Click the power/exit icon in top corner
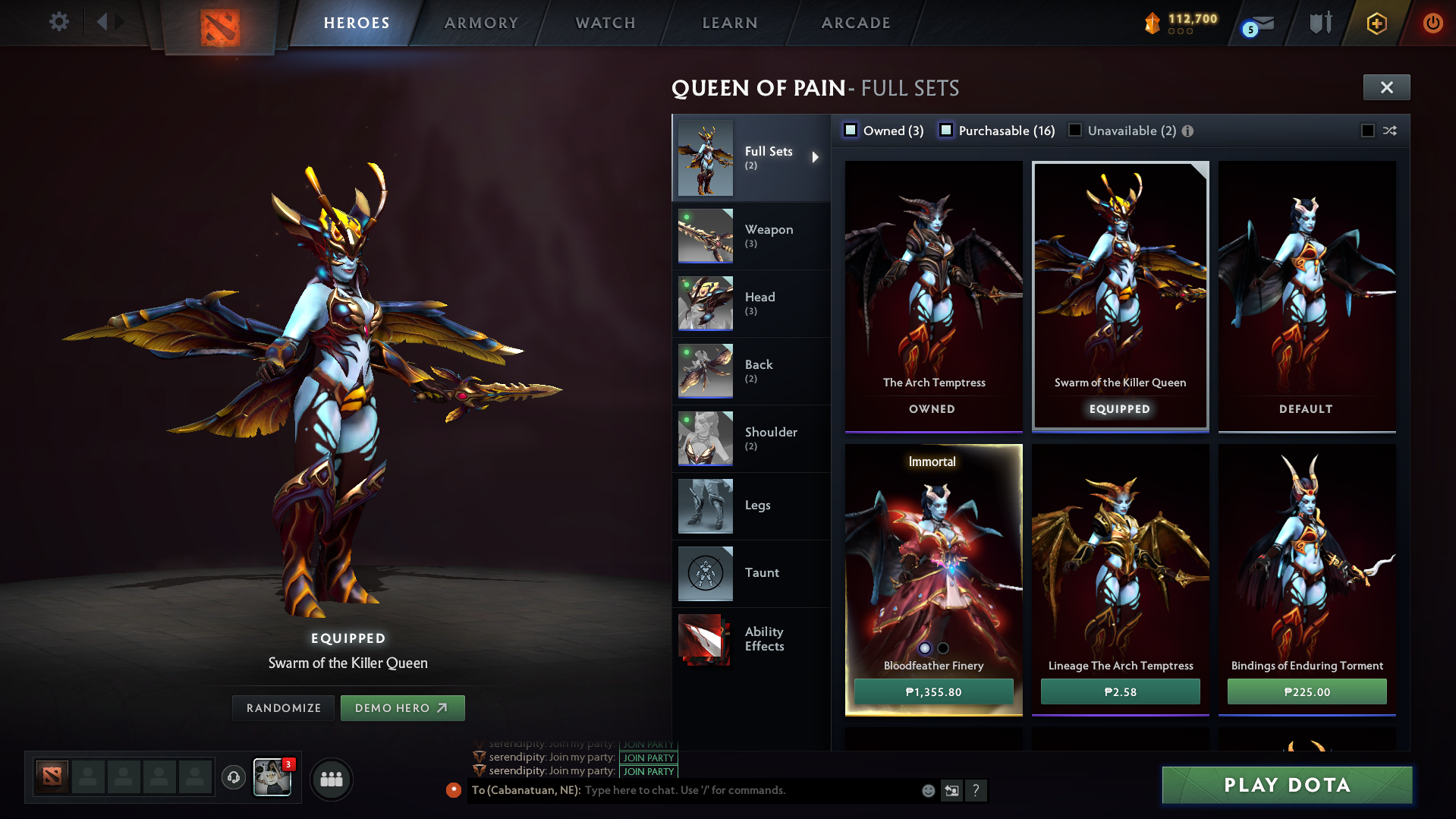Image resolution: width=1456 pixels, height=819 pixels. pyautogui.click(x=1432, y=23)
